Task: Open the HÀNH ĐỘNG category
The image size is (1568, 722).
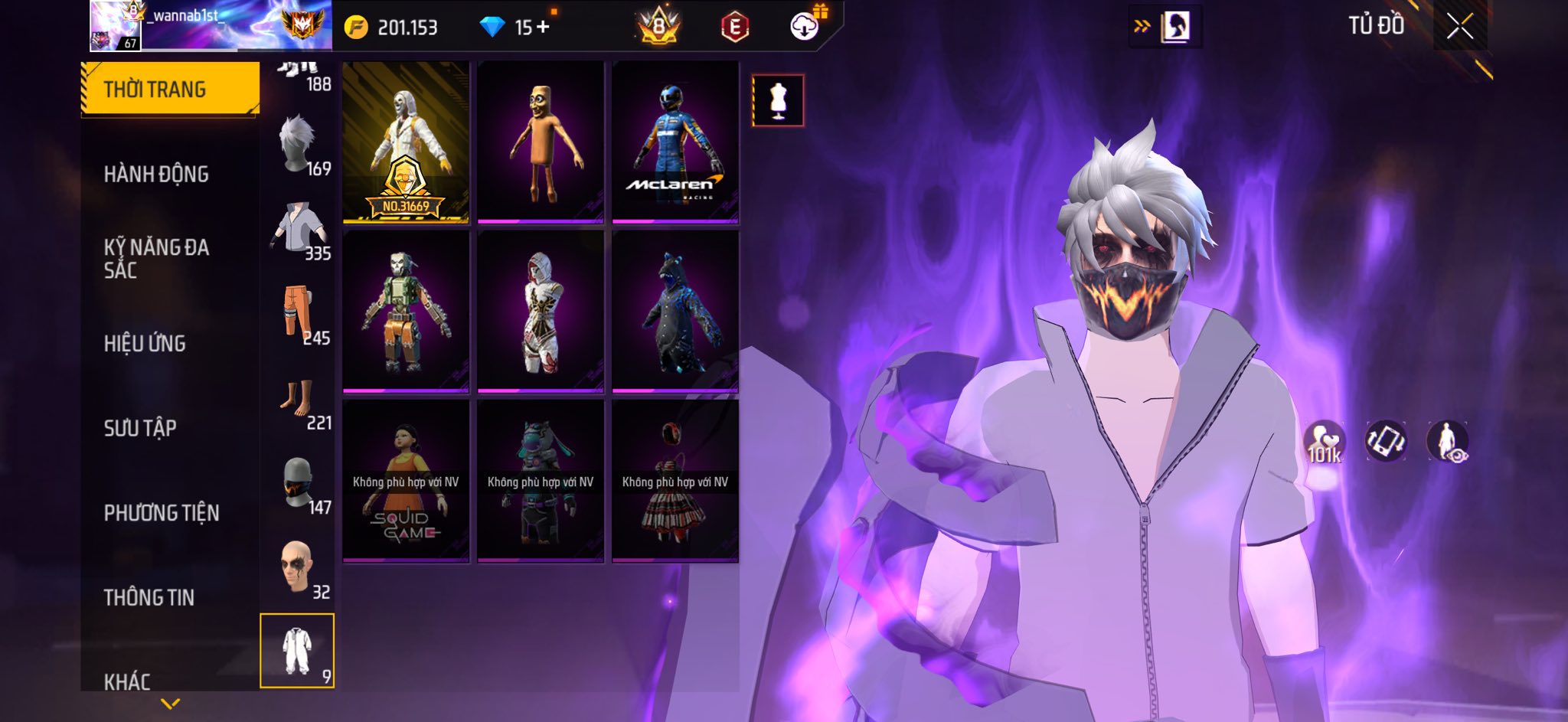Action: click(156, 174)
